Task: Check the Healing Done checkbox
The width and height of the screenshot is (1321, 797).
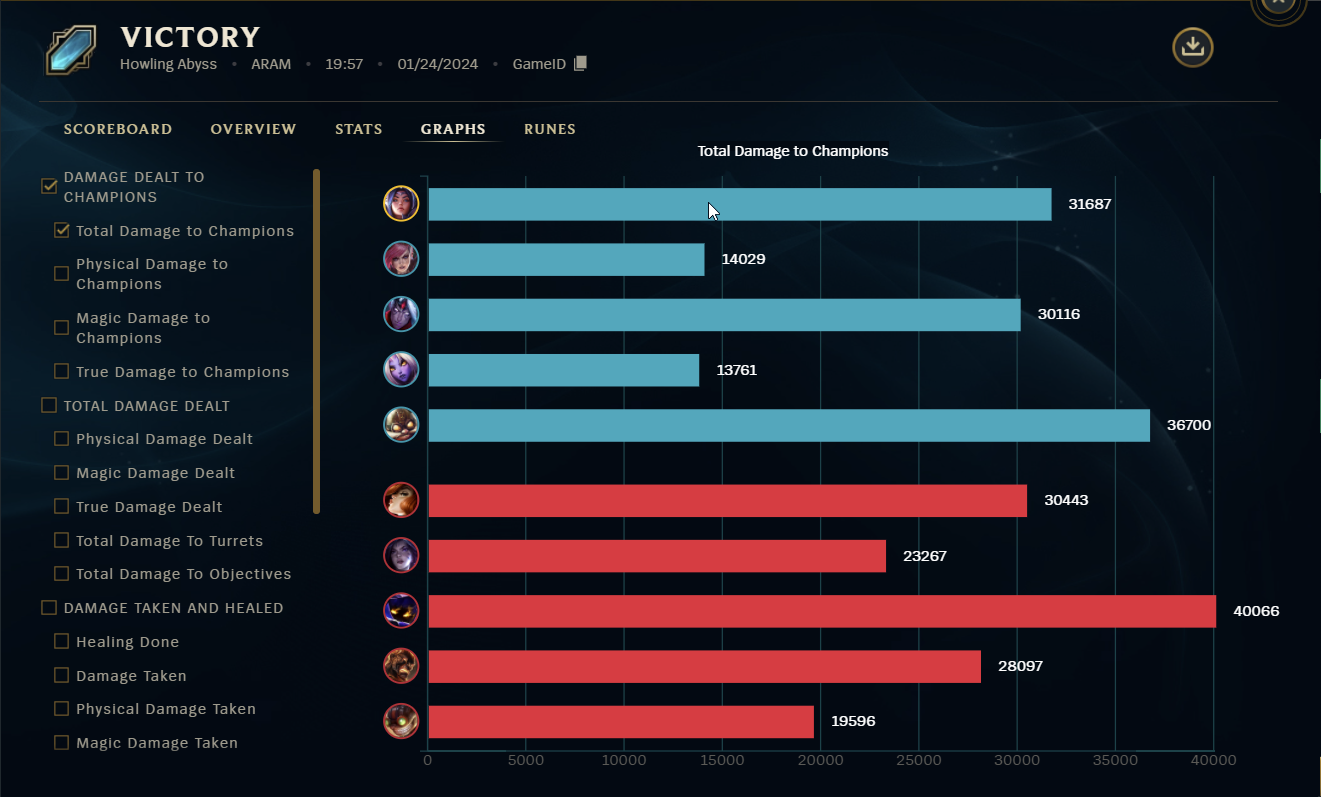Action: (61, 641)
